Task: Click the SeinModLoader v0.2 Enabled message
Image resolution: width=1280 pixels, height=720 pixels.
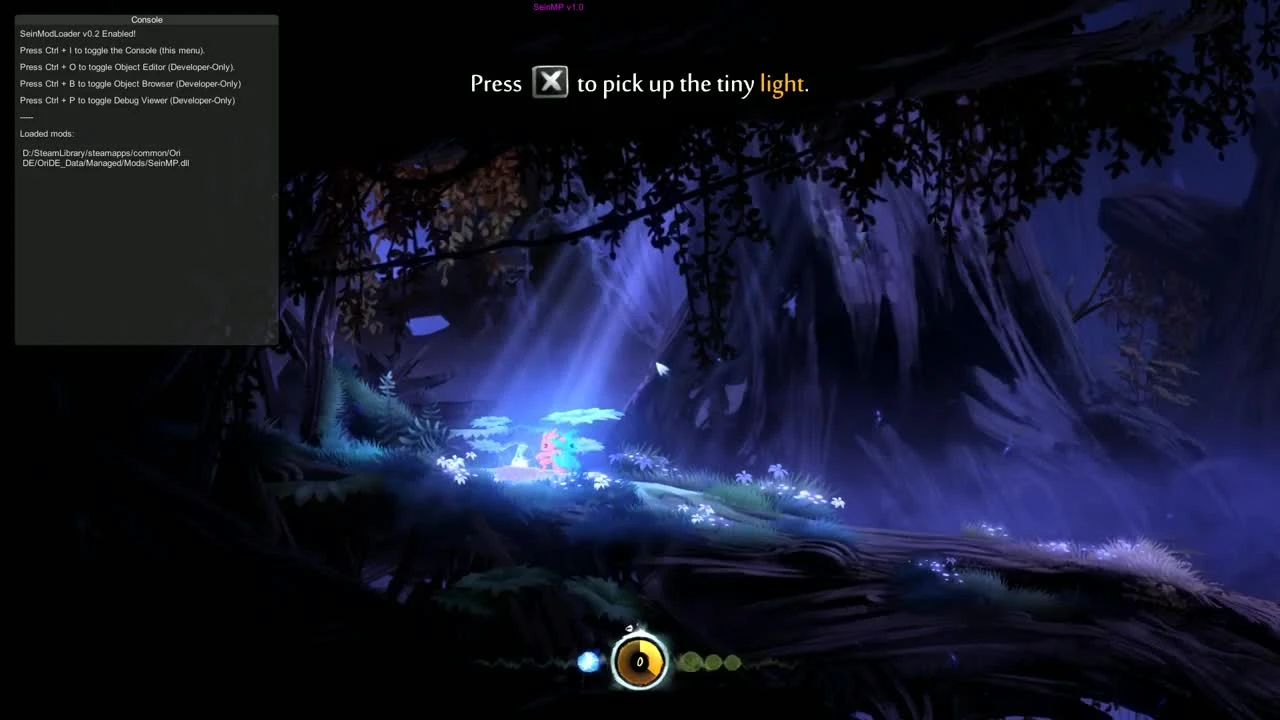Action: [x=77, y=33]
